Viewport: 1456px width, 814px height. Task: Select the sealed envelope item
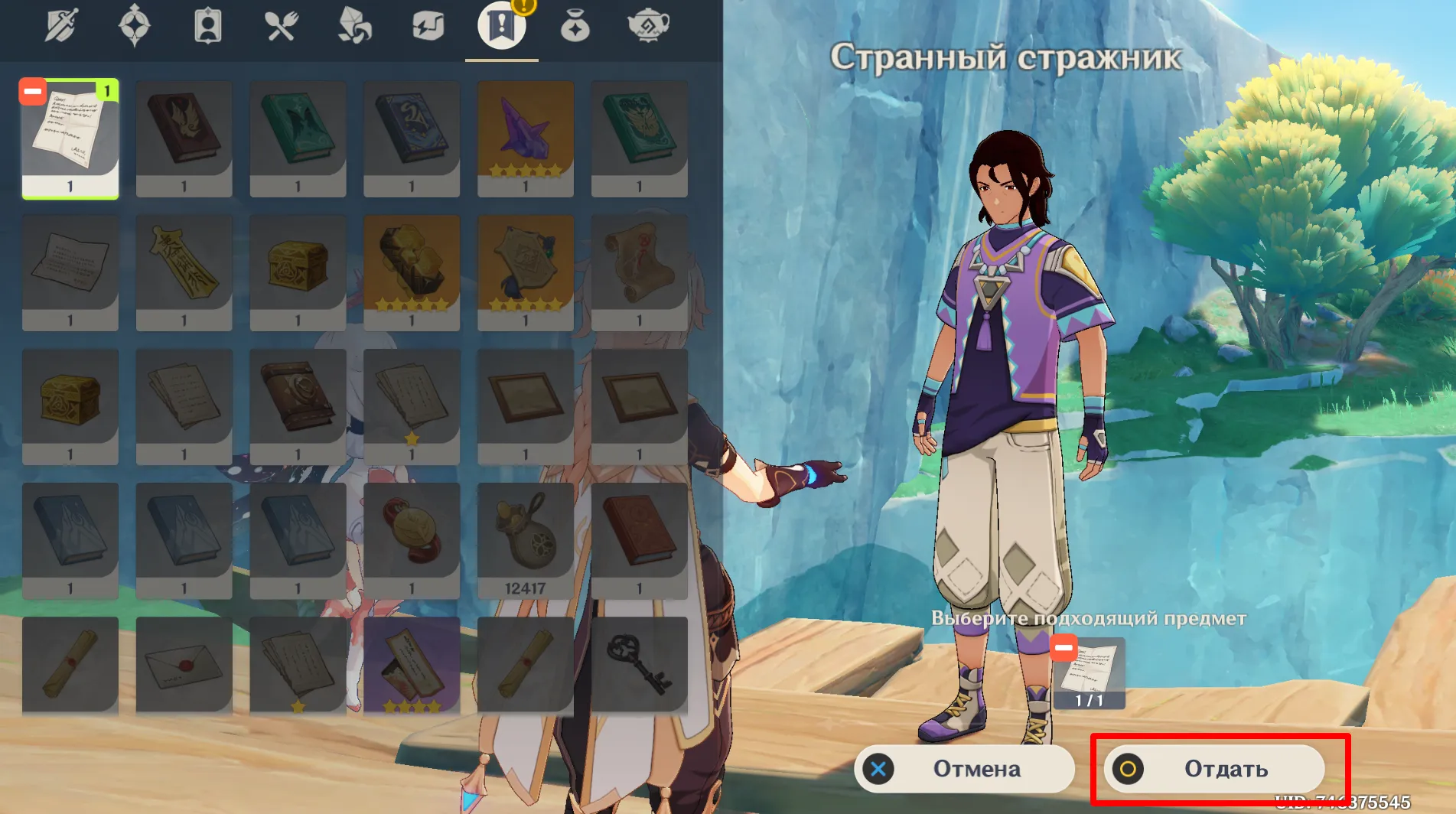tap(184, 663)
